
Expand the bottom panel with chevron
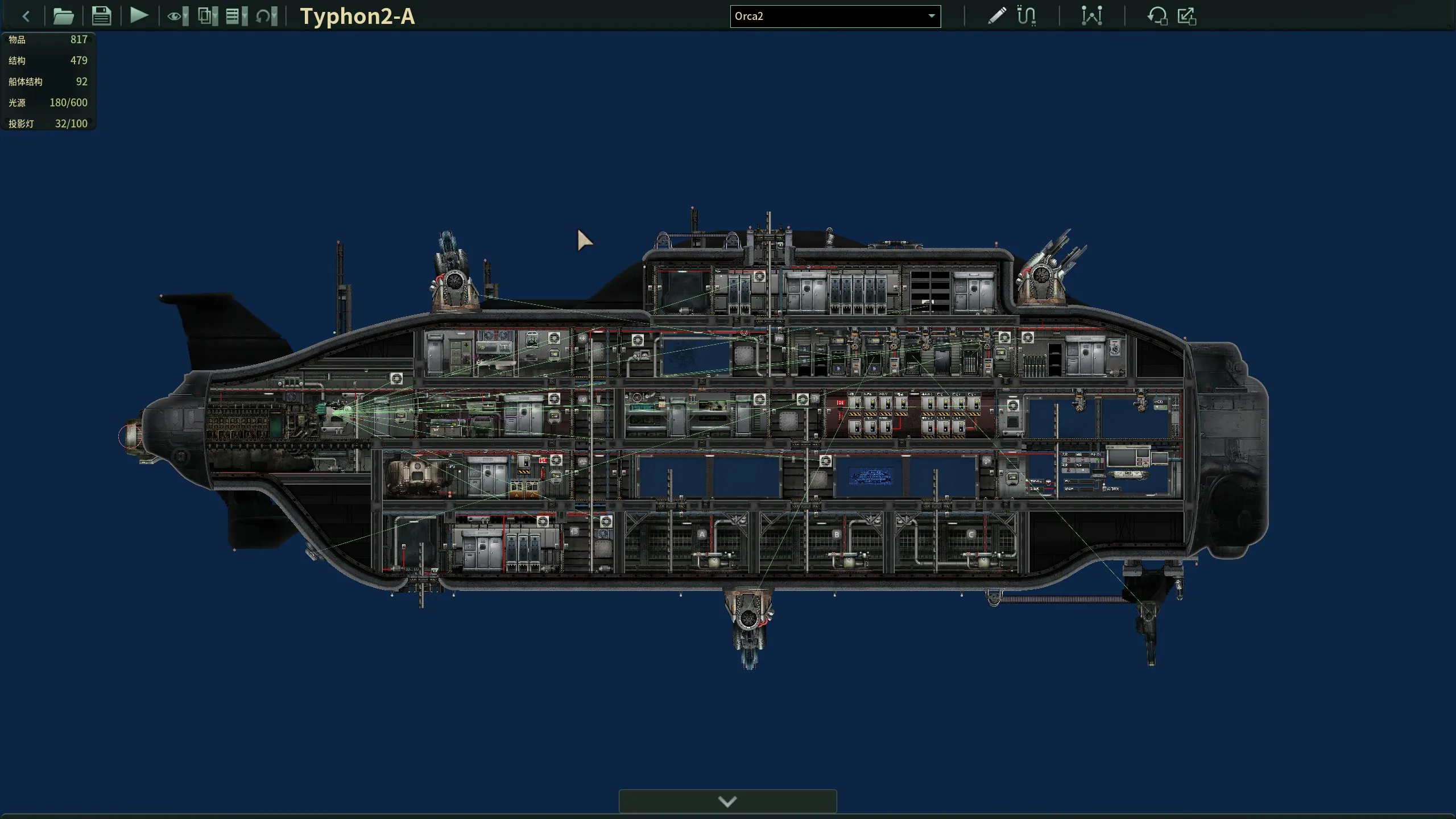tap(727, 801)
